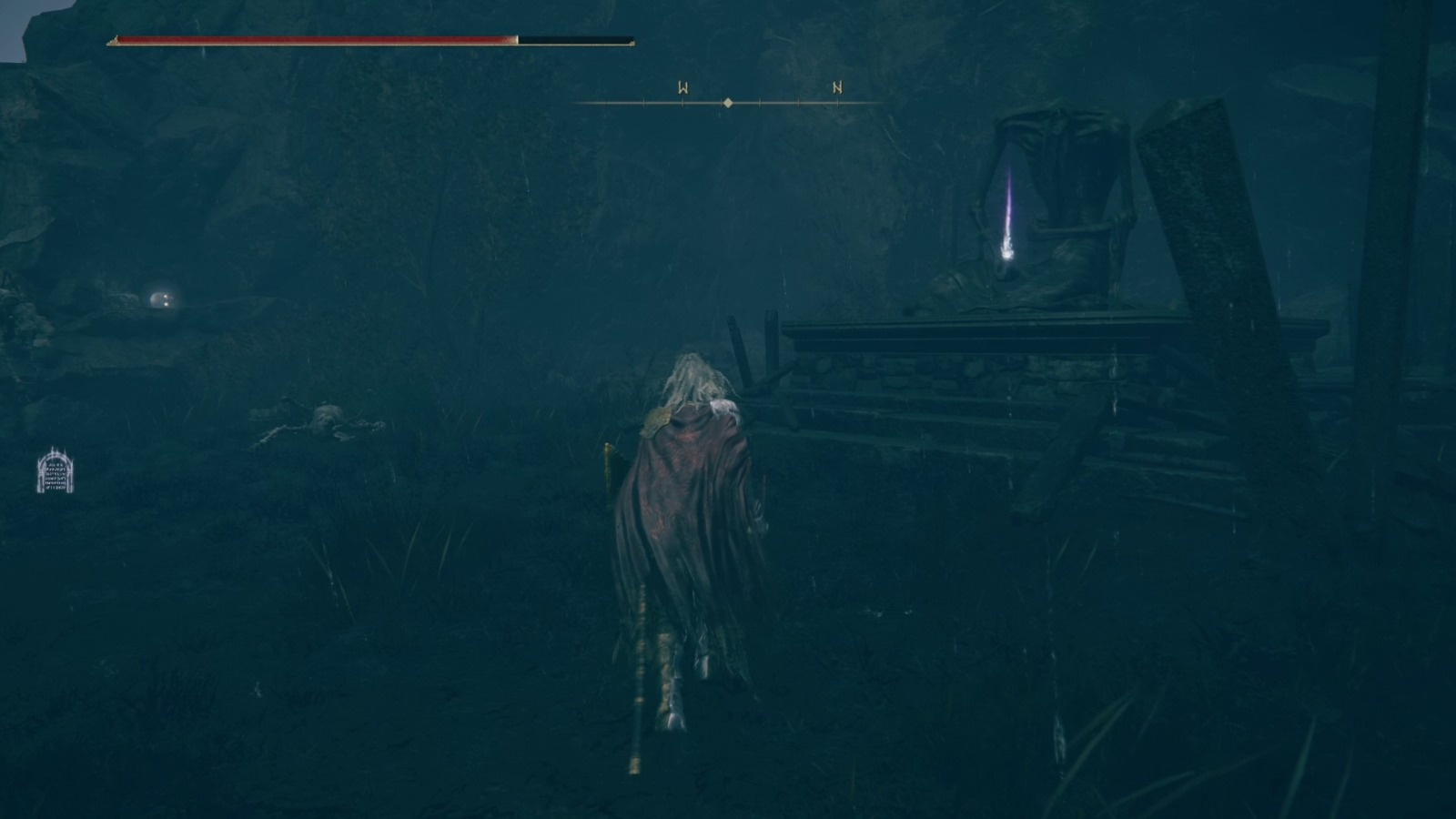This screenshot has width=1456, height=819.
Task: Click the red health bar fill
Action: pos(309,39)
